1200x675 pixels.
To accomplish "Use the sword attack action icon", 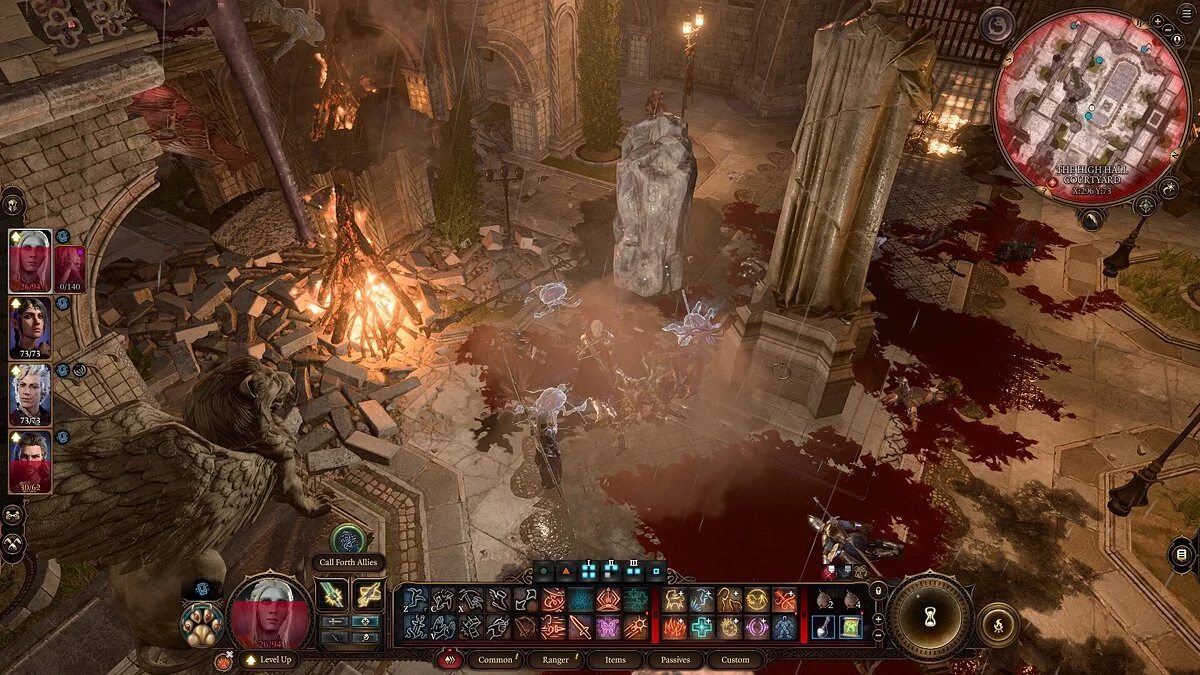I will (579, 627).
